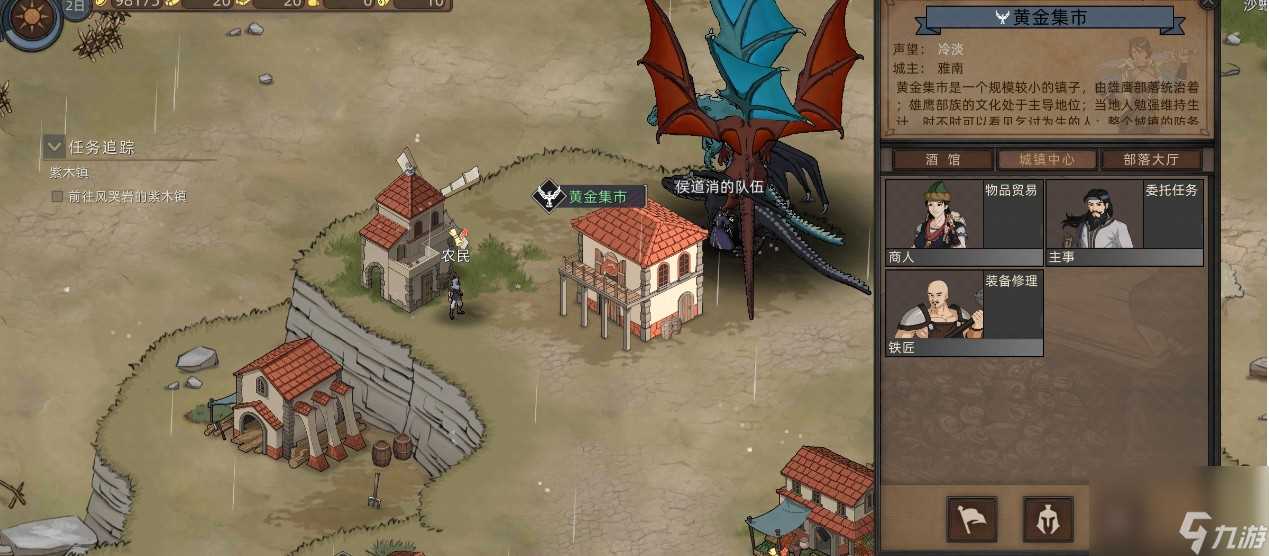Click the 黄金集市 map label
Screen dimensions: 1269x556
click(x=597, y=197)
